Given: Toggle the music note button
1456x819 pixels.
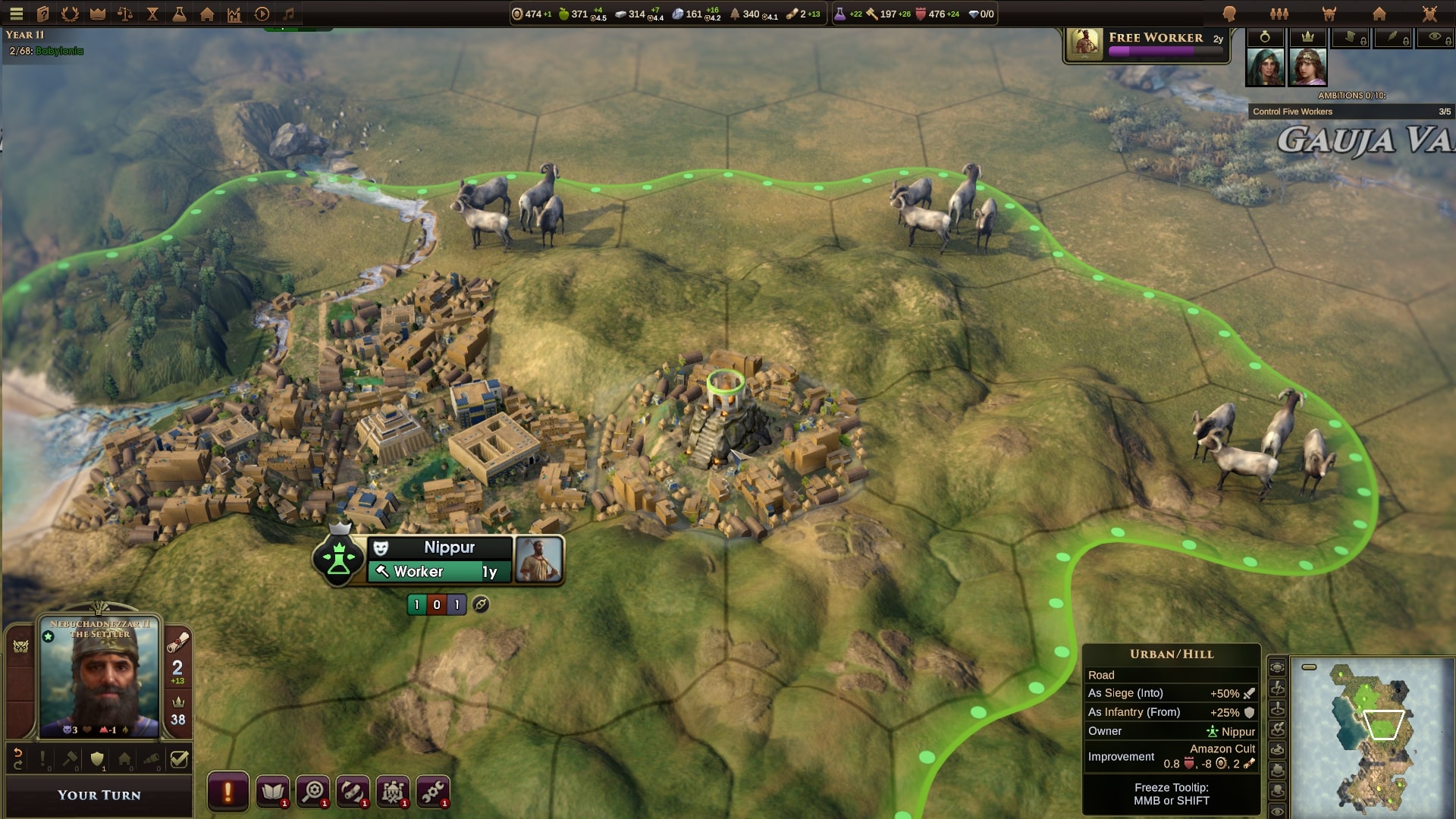Looking at the screenshot, I should pos(288,14).
